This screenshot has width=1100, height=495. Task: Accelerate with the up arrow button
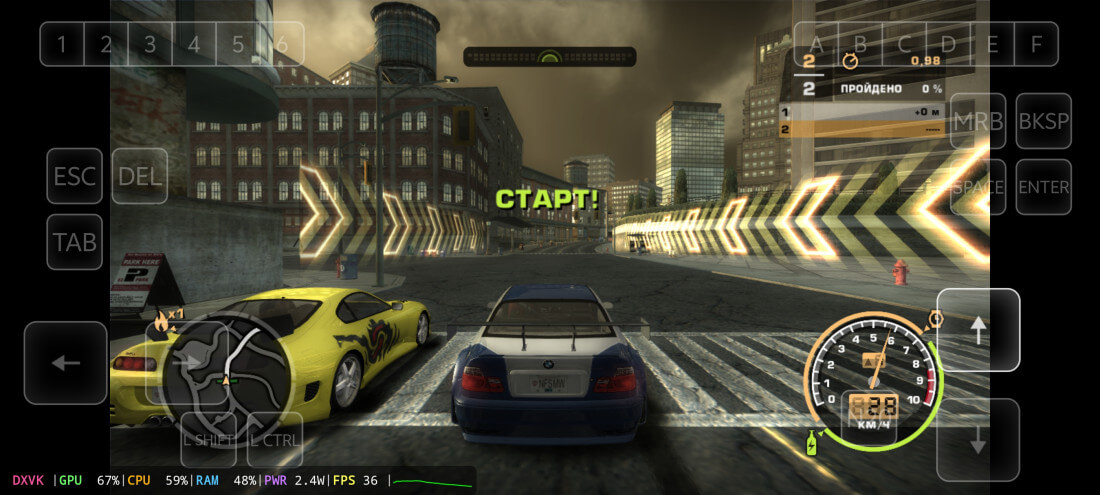(x=978, y=330)
